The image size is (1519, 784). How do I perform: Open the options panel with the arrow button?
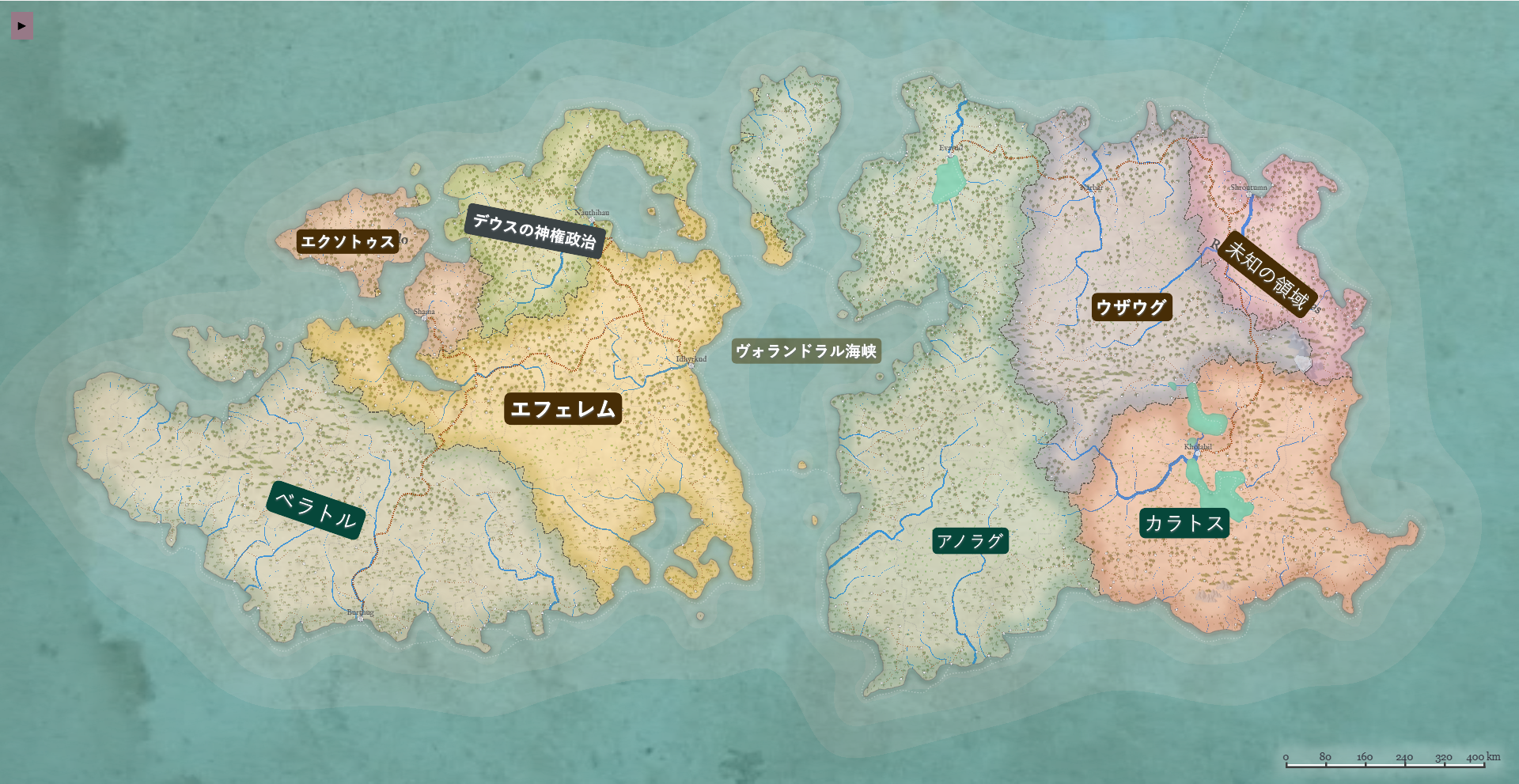(x=21, y=25)
